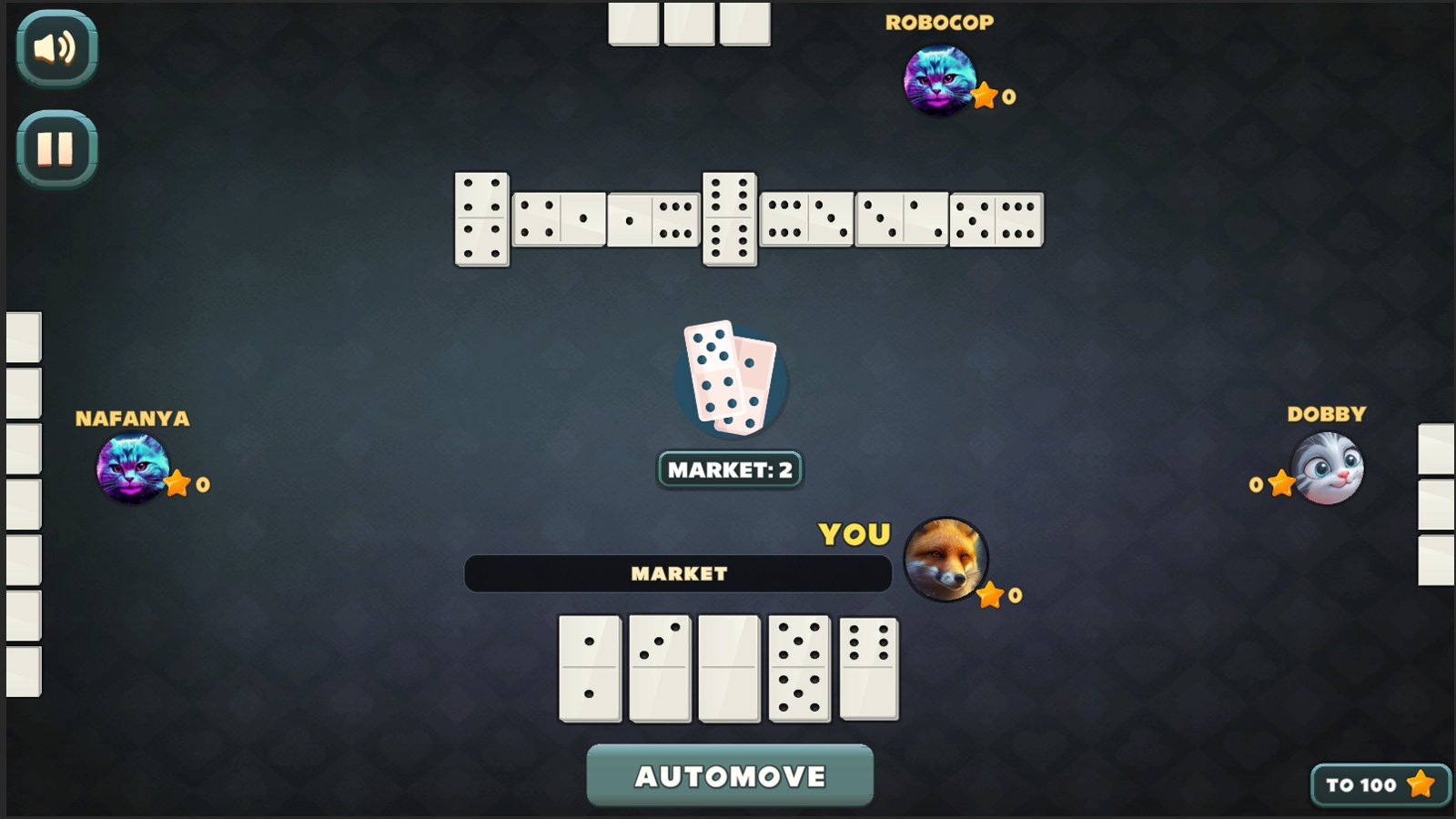Click the star on the TO 100 button
Image resolution: width=1456 pixels, height=819 pixels.
coord(1420,785)
